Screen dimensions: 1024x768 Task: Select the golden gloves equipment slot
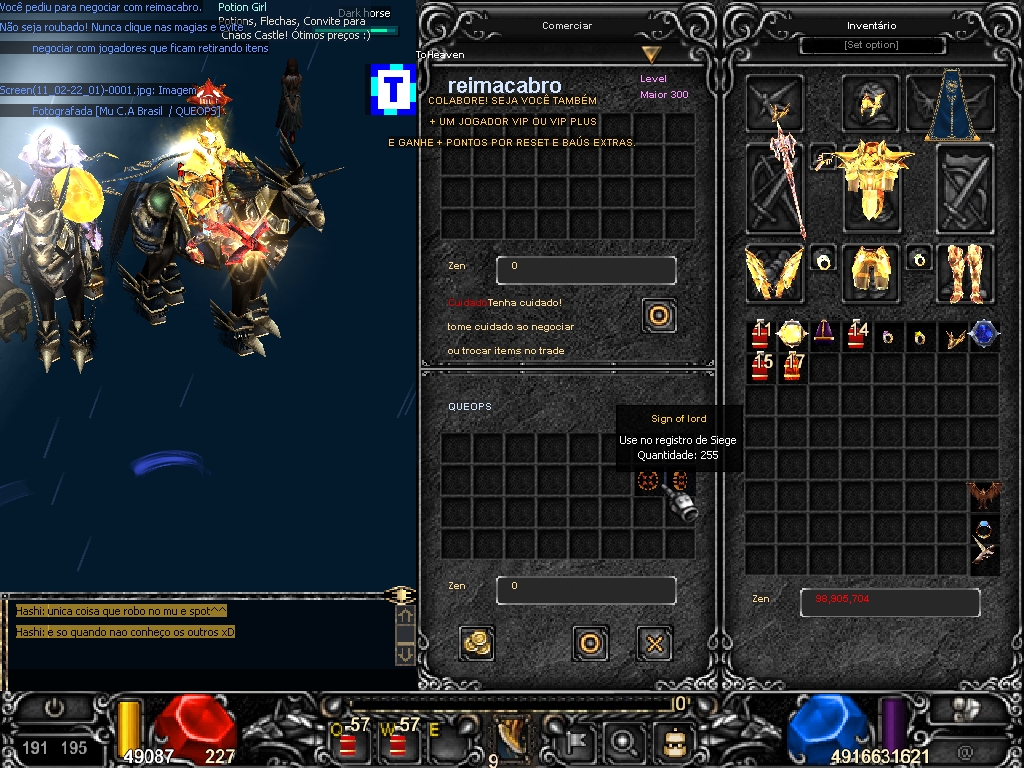[774, 272]
